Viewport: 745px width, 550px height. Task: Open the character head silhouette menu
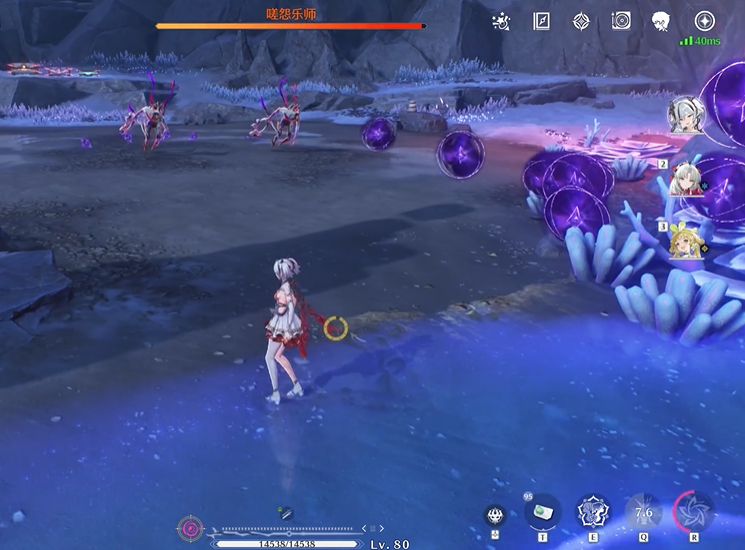click(x=660, y=21)
